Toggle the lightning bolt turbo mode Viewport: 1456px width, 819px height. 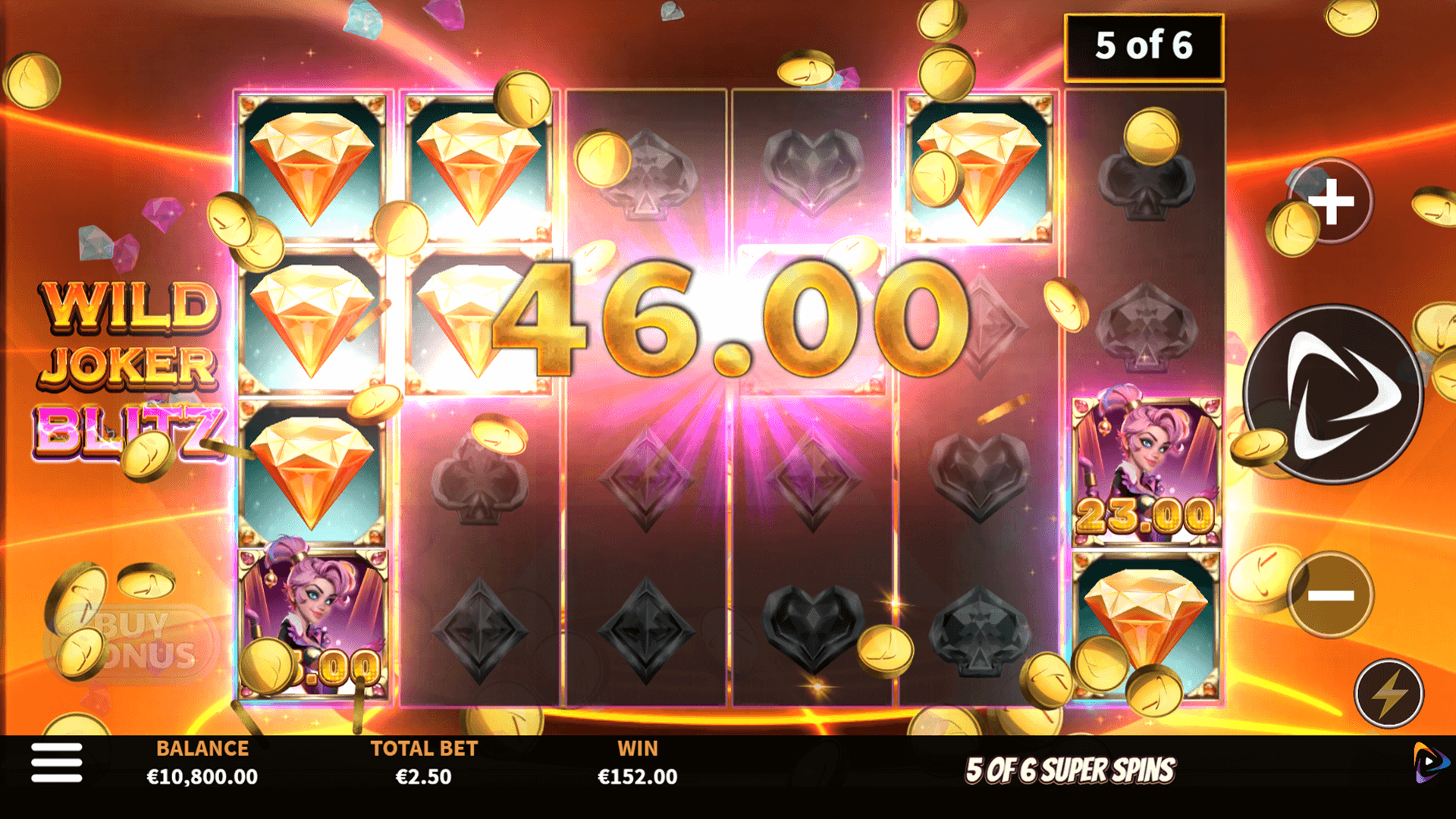tap(1389, 693)
